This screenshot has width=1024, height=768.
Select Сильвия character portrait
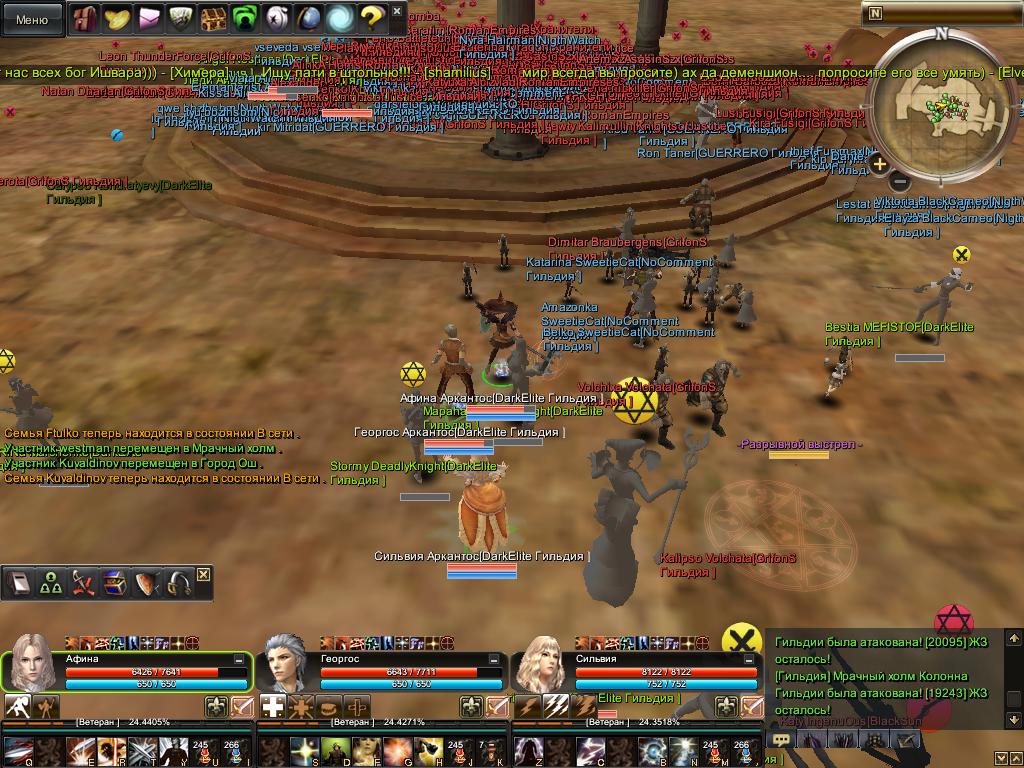[543, 661]
